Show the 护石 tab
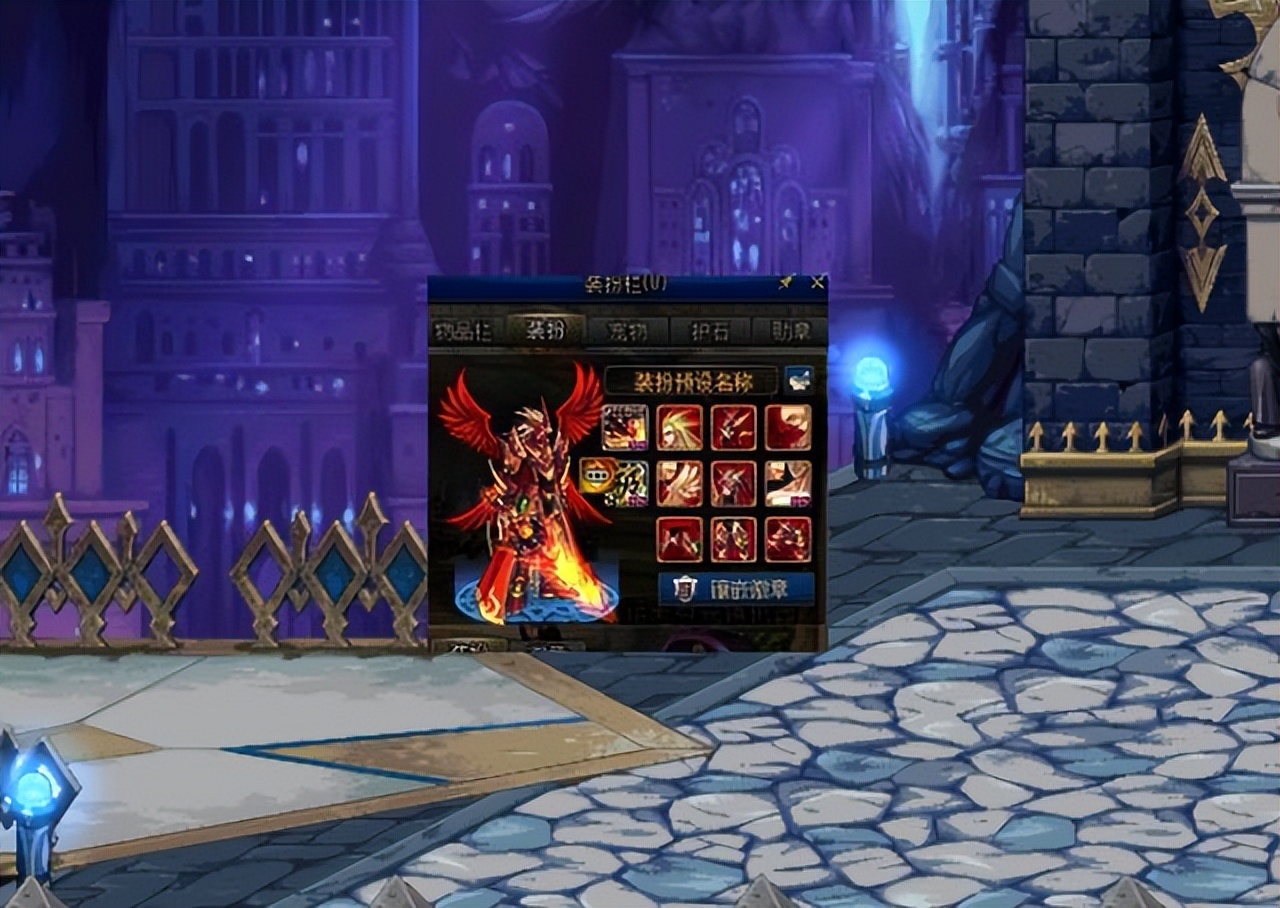The height and width of the screenshot is (908, 1280). point(709,331)
